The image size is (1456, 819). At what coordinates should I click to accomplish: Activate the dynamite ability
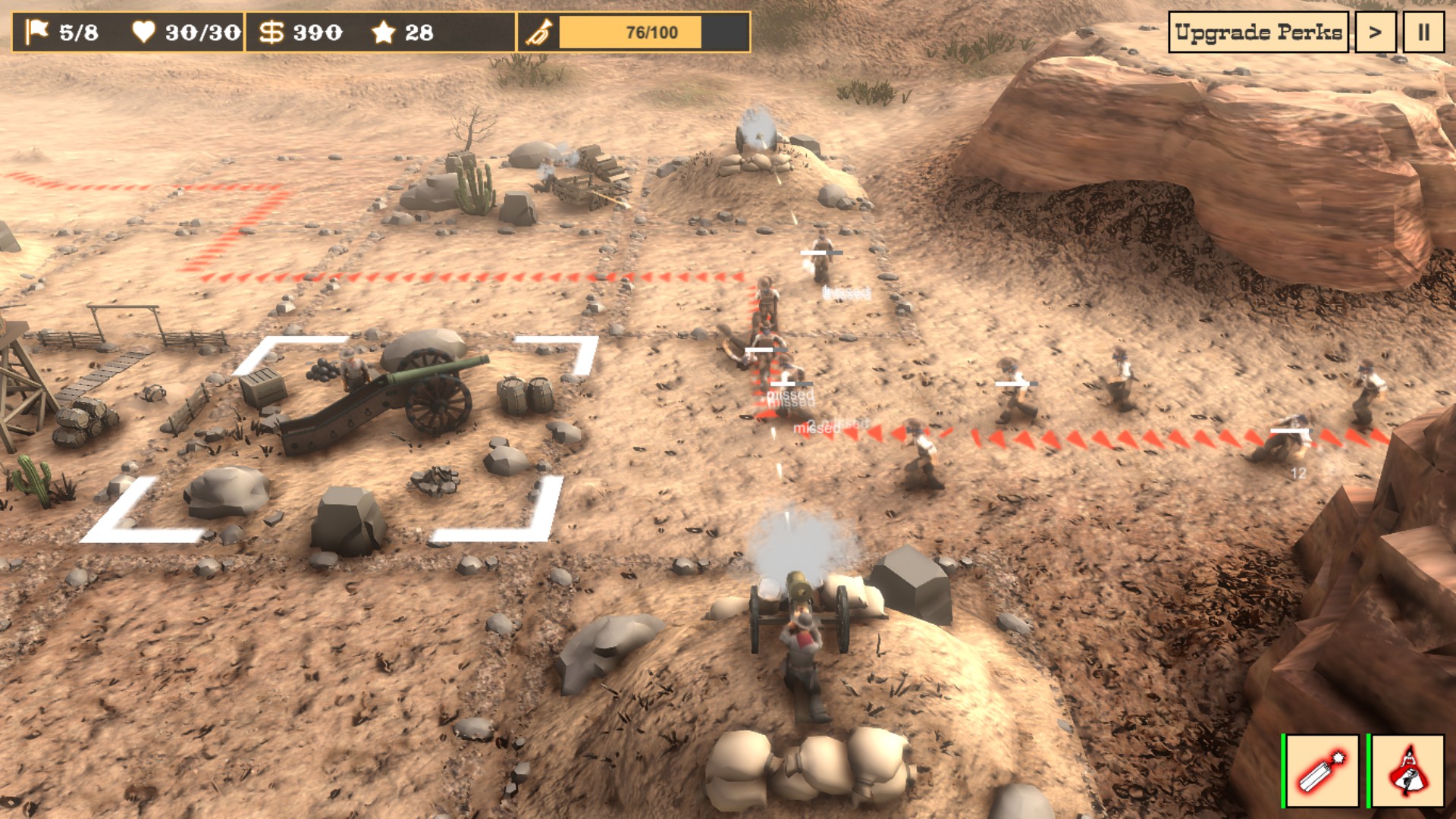click(1323, 770)
